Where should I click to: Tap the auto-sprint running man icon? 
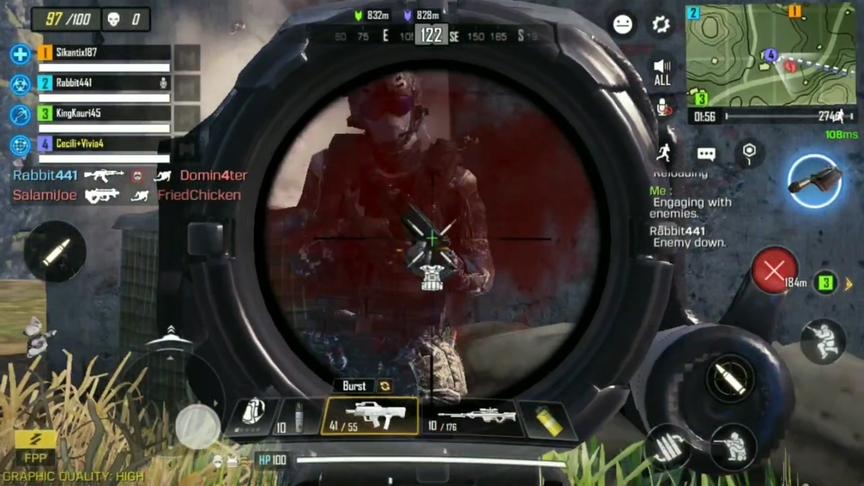[x=664, y=153]
